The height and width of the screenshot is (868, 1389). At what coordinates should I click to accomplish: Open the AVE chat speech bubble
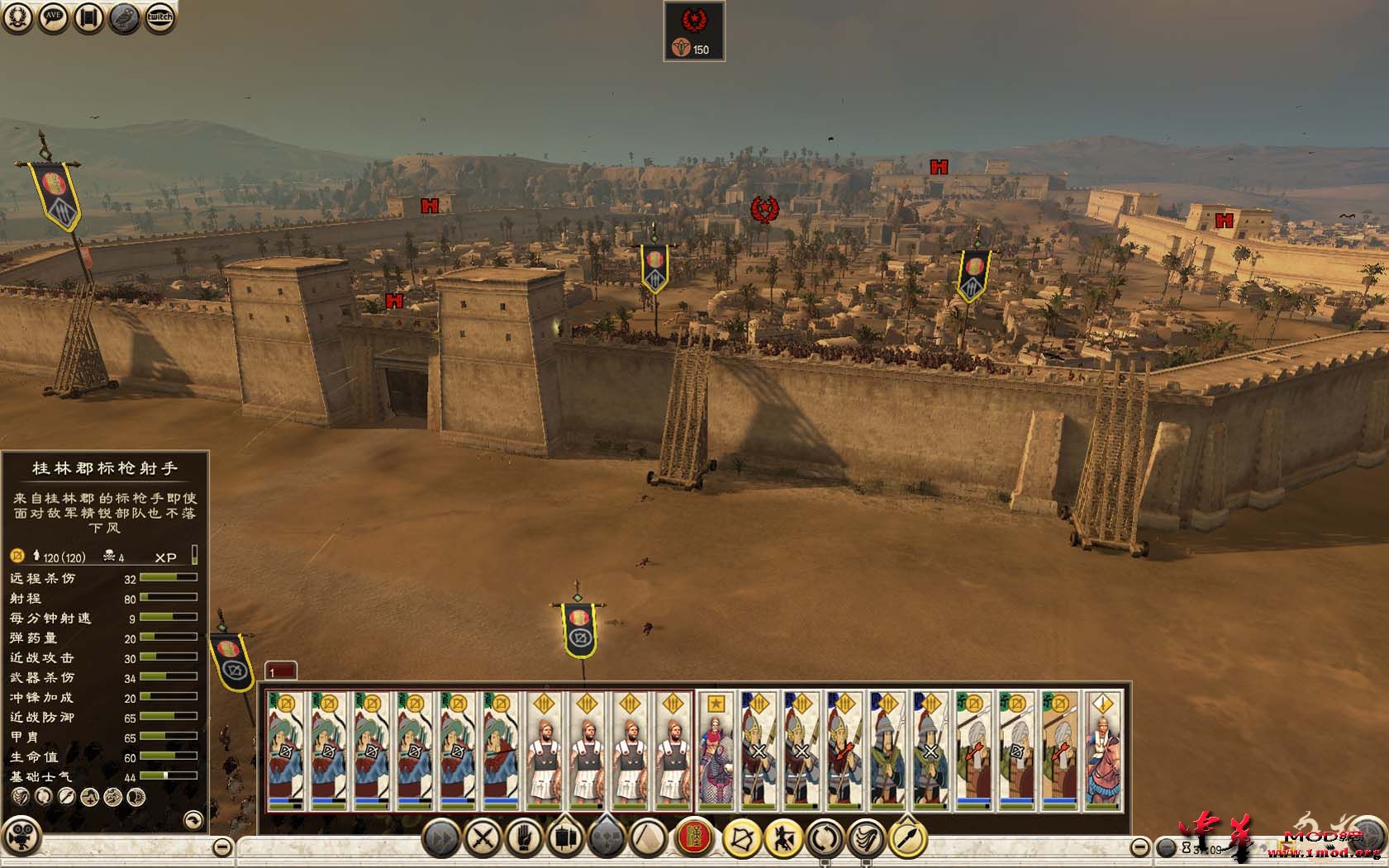coord(54,17)
